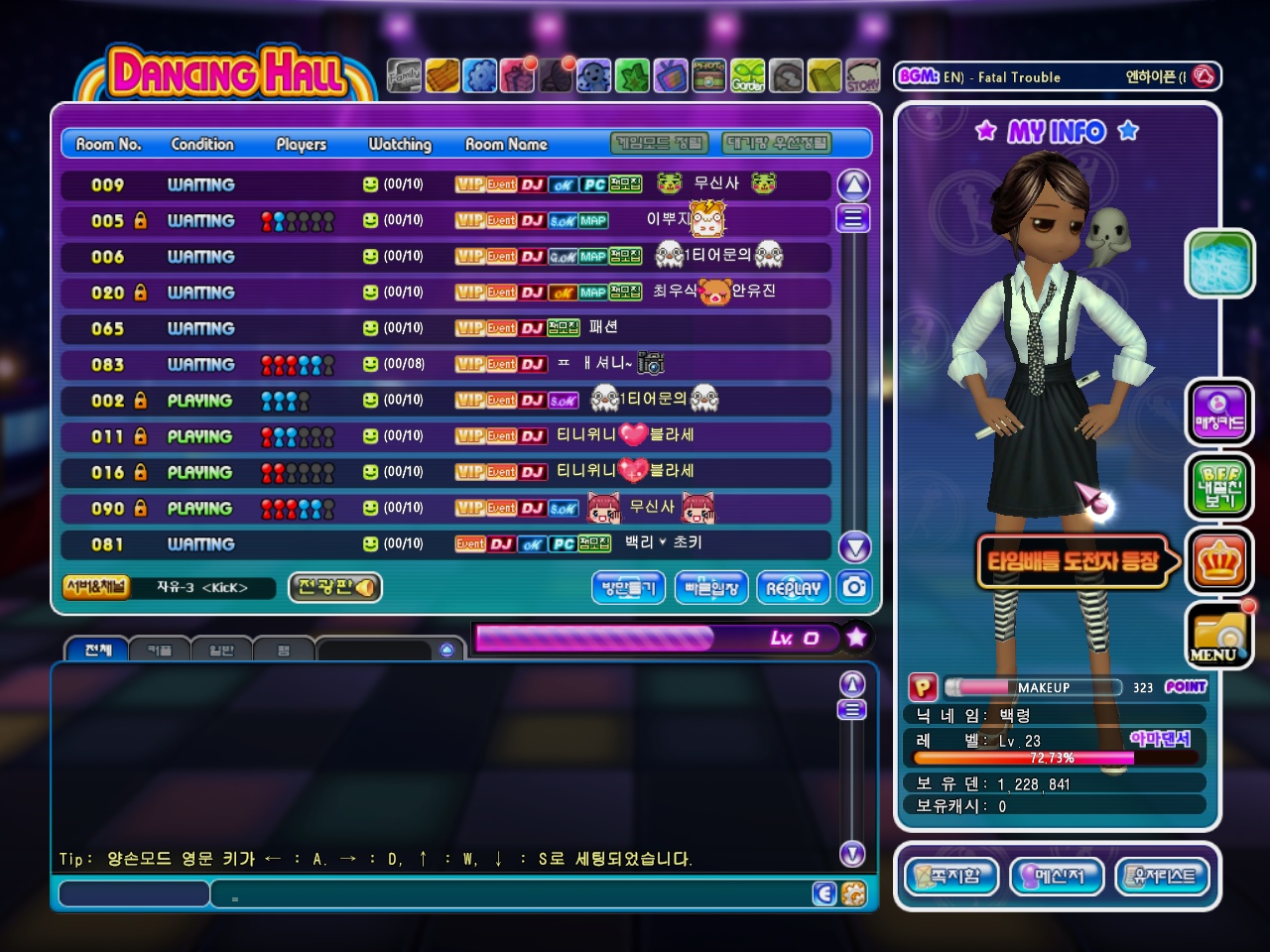1270x952 pixels.
Task: Join waiting room 065 named 패션
Action: point(444,328)
